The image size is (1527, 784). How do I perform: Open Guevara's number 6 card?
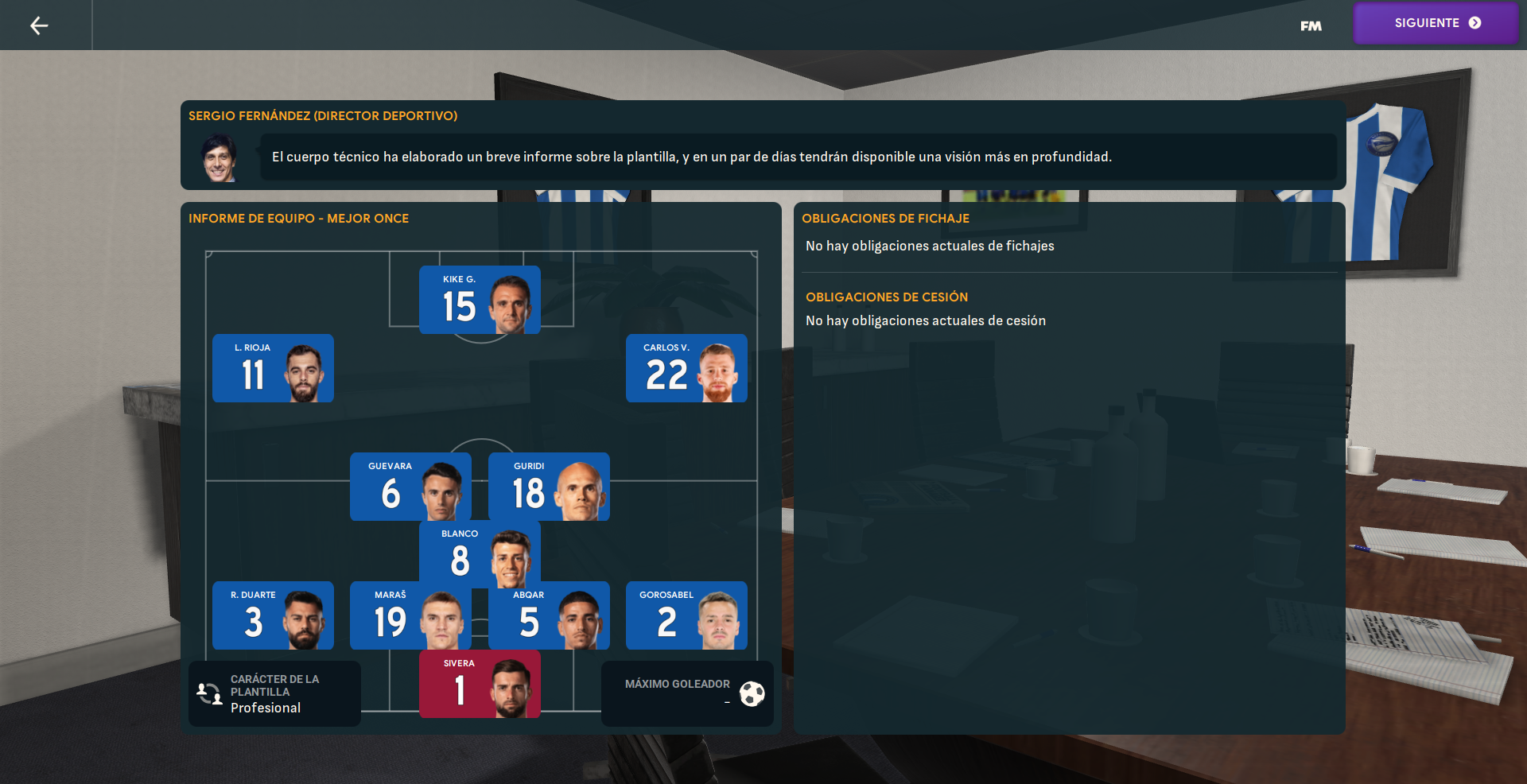coord(410,487)
